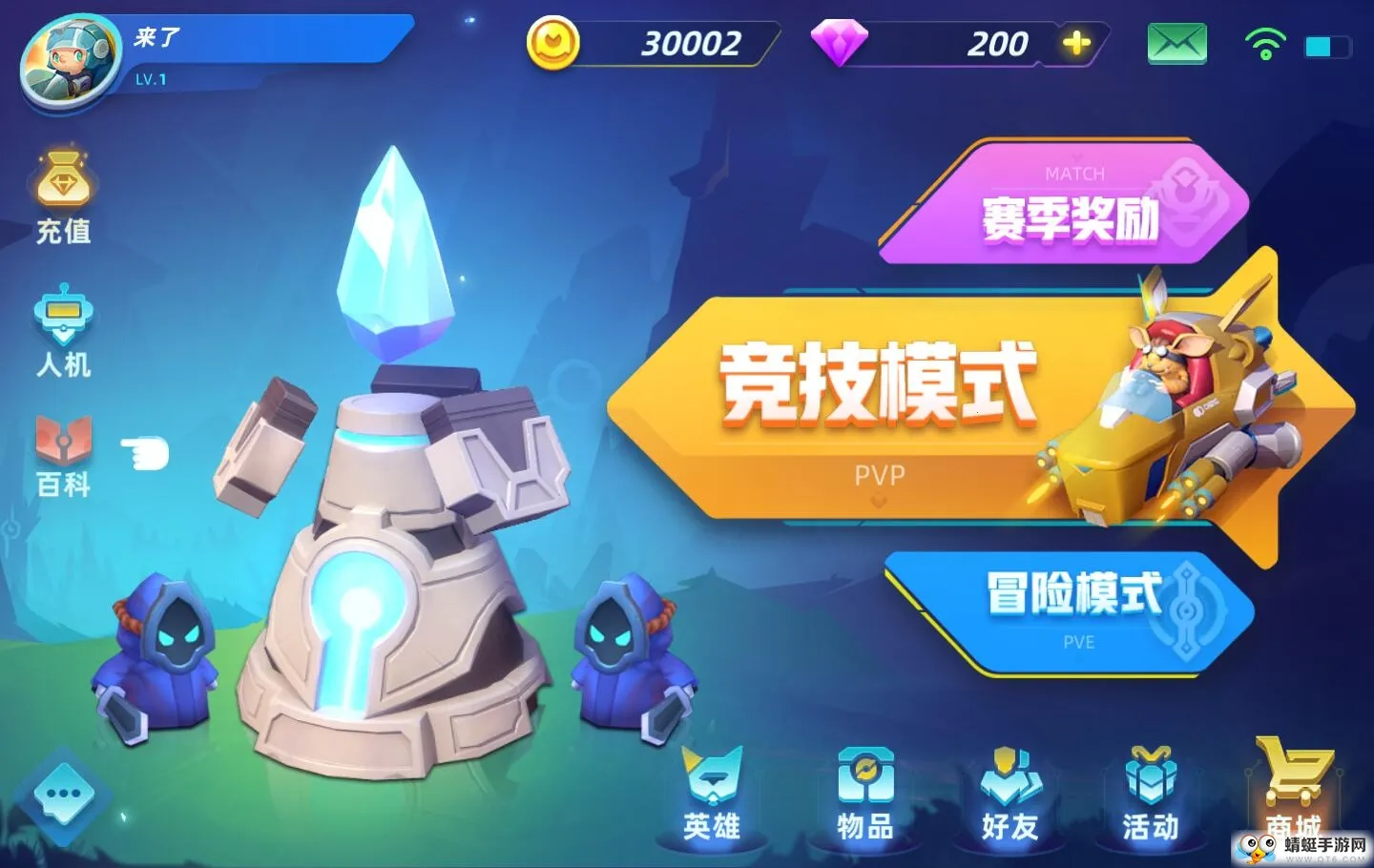The height and width of the screenshot is (868, 1374).
Task: Open the 英雄 heroes menu
Action: click(710, 795)
